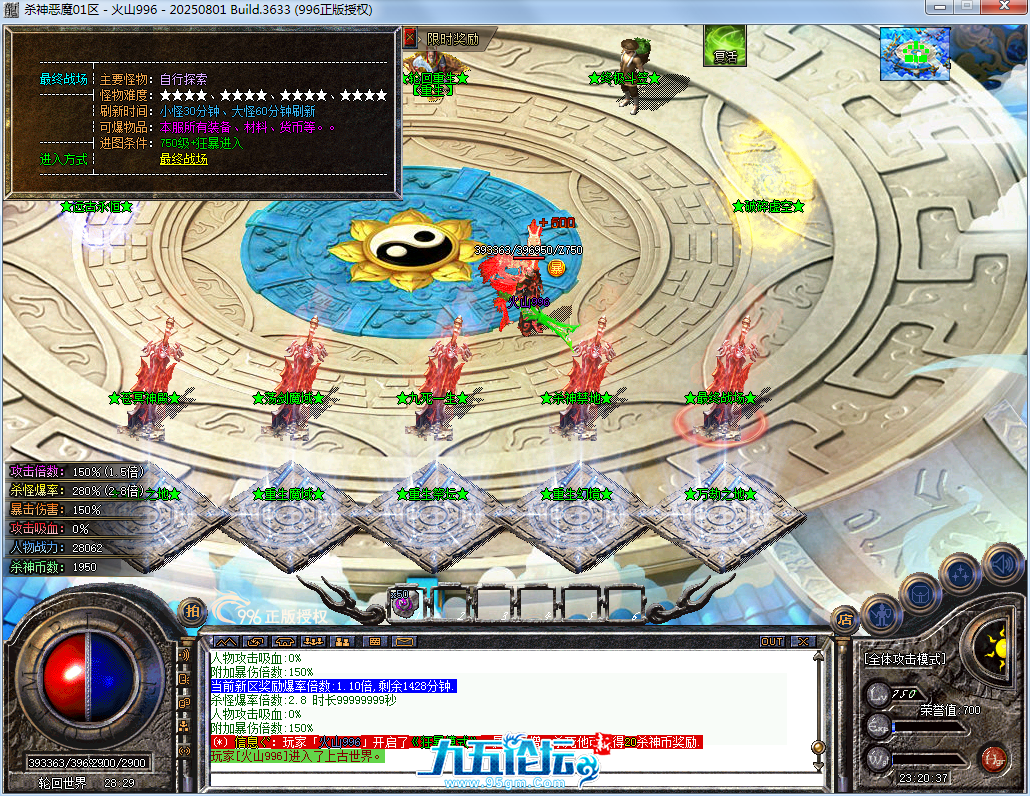
Task: Close the 限时奖励 panel with red X
Action: pyautogui.click(x=409, y=38)
